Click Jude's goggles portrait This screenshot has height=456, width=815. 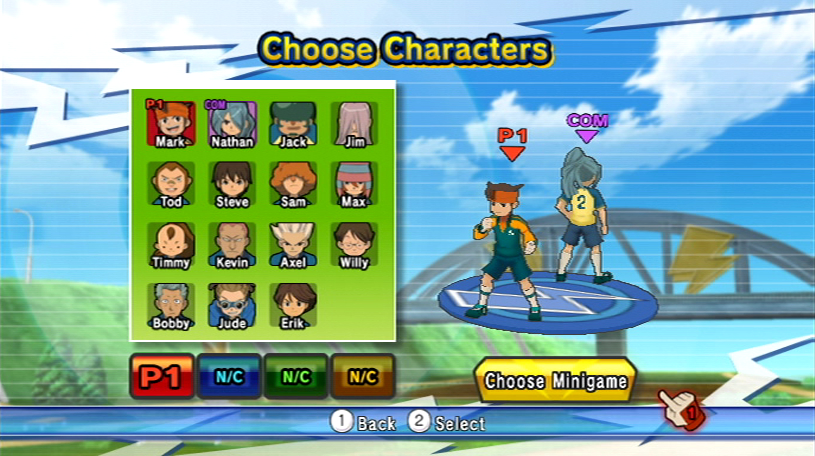click(x=232, y=304)
